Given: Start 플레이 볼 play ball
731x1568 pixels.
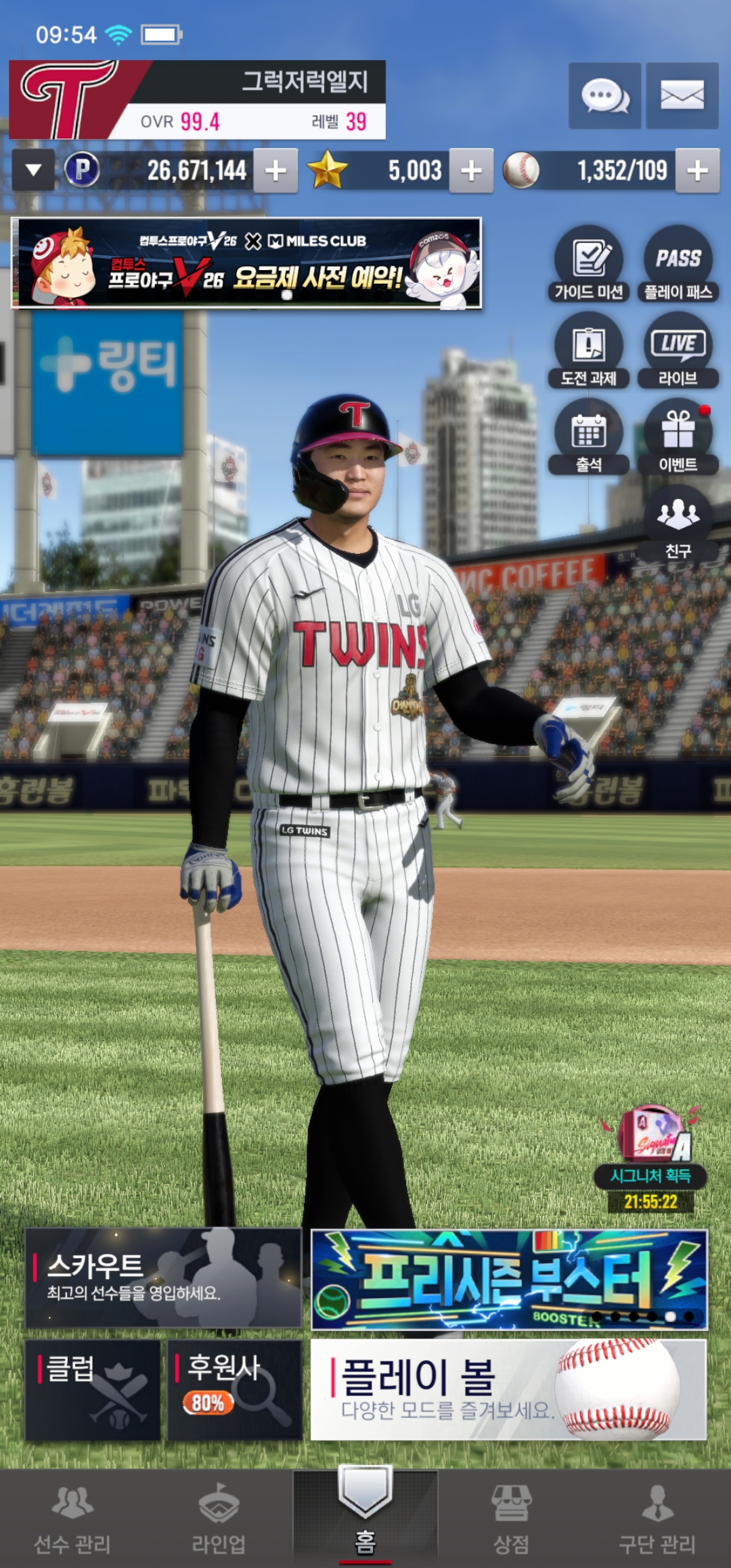Looking at the screenshot, I should point(508,1389).
